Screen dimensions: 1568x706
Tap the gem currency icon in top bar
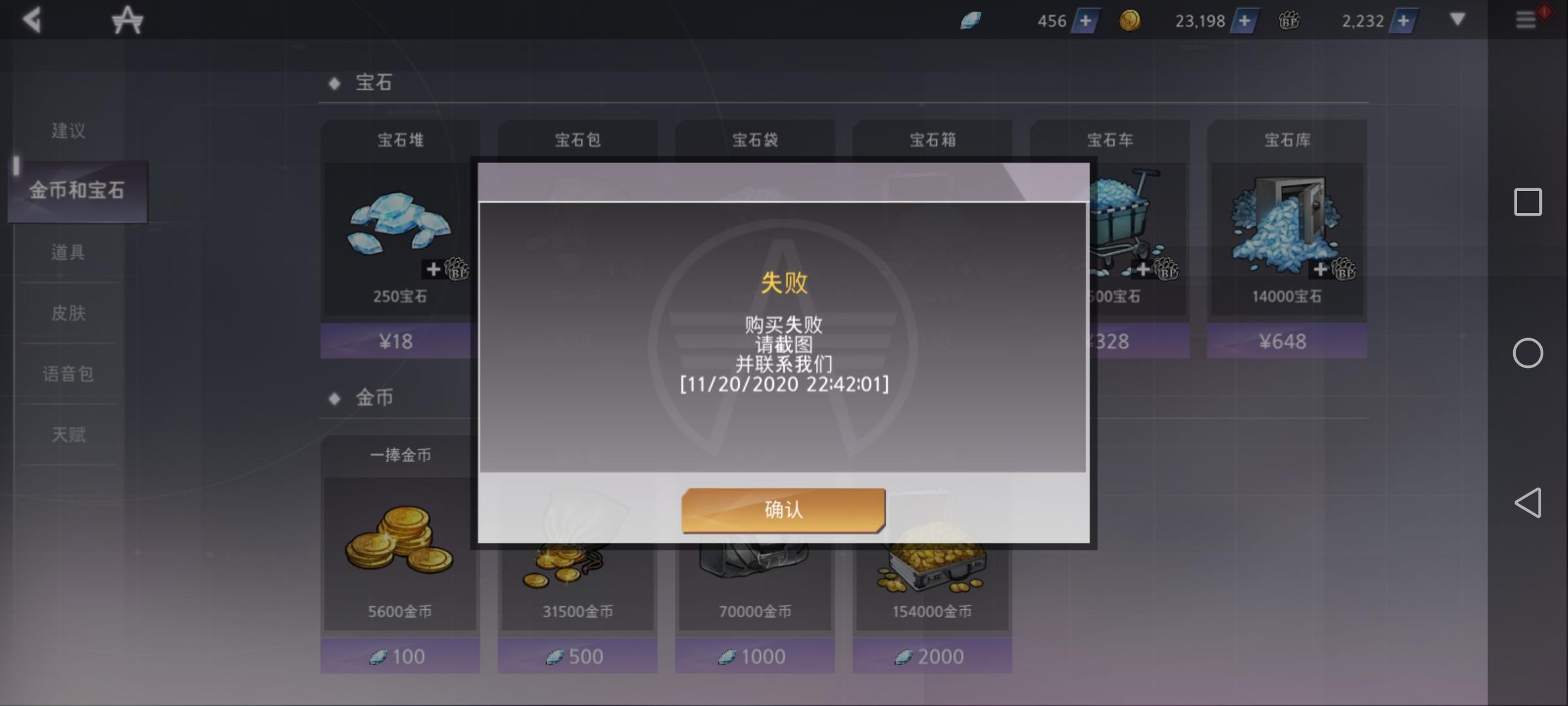pos(971,20)
